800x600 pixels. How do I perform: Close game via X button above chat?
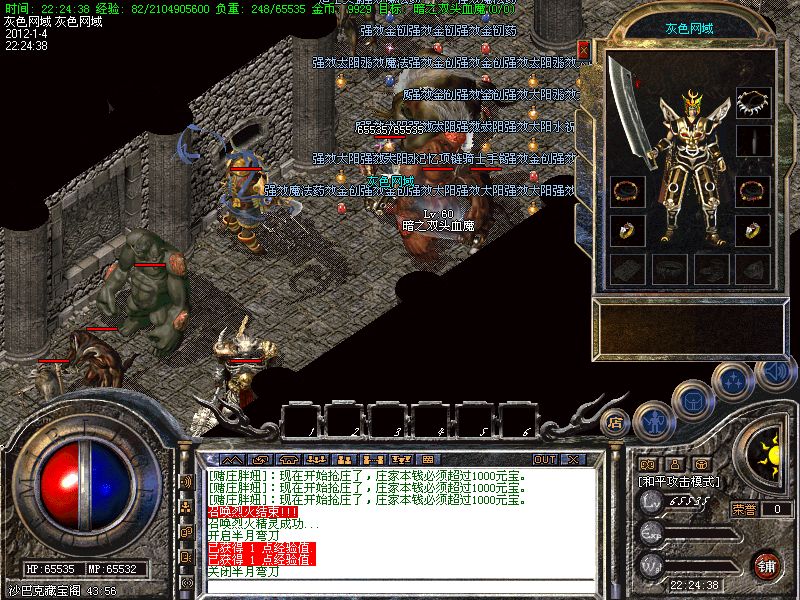pyautogui.click(x=572, y=459)
